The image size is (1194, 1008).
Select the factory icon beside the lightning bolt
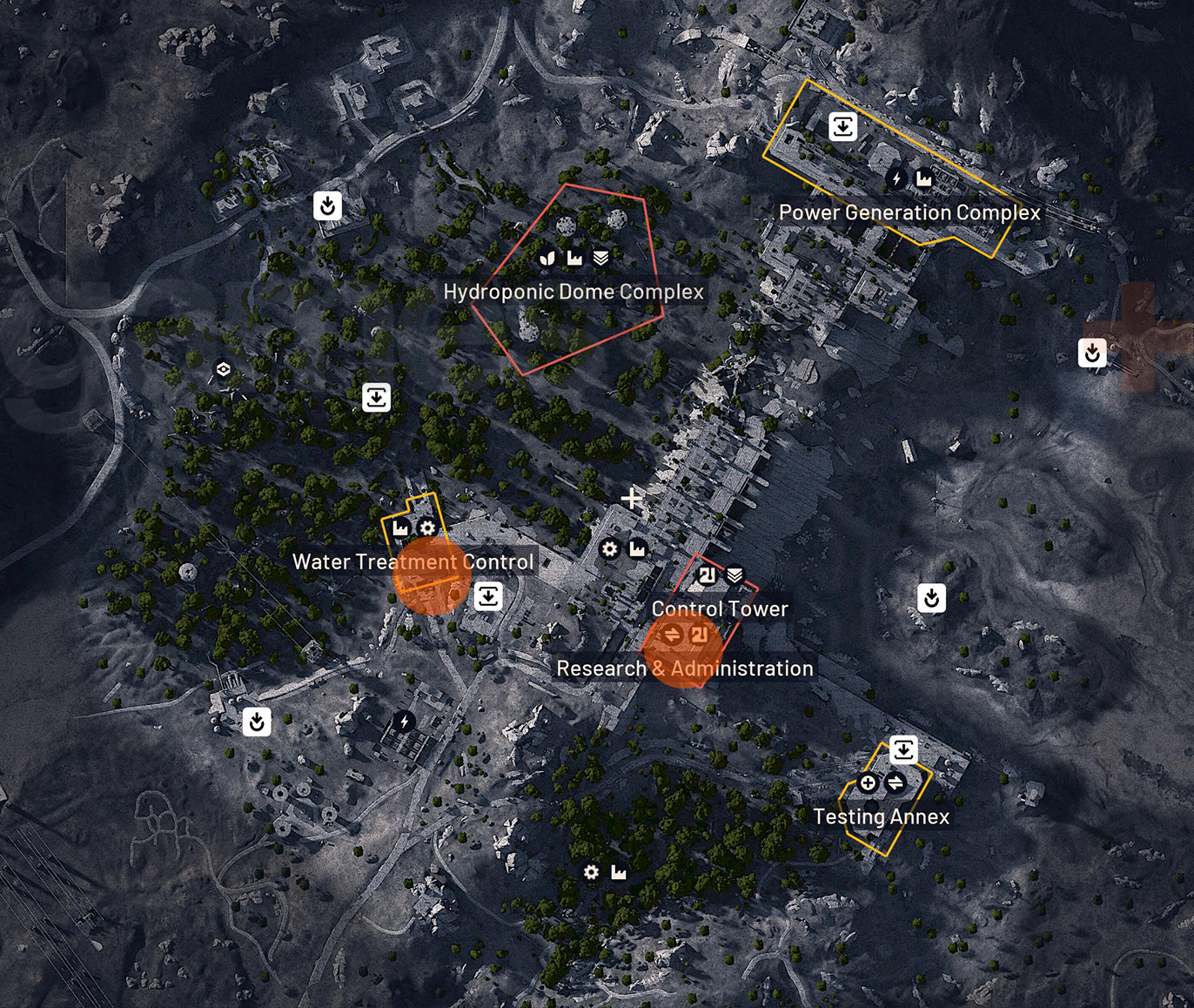[922, 178]
